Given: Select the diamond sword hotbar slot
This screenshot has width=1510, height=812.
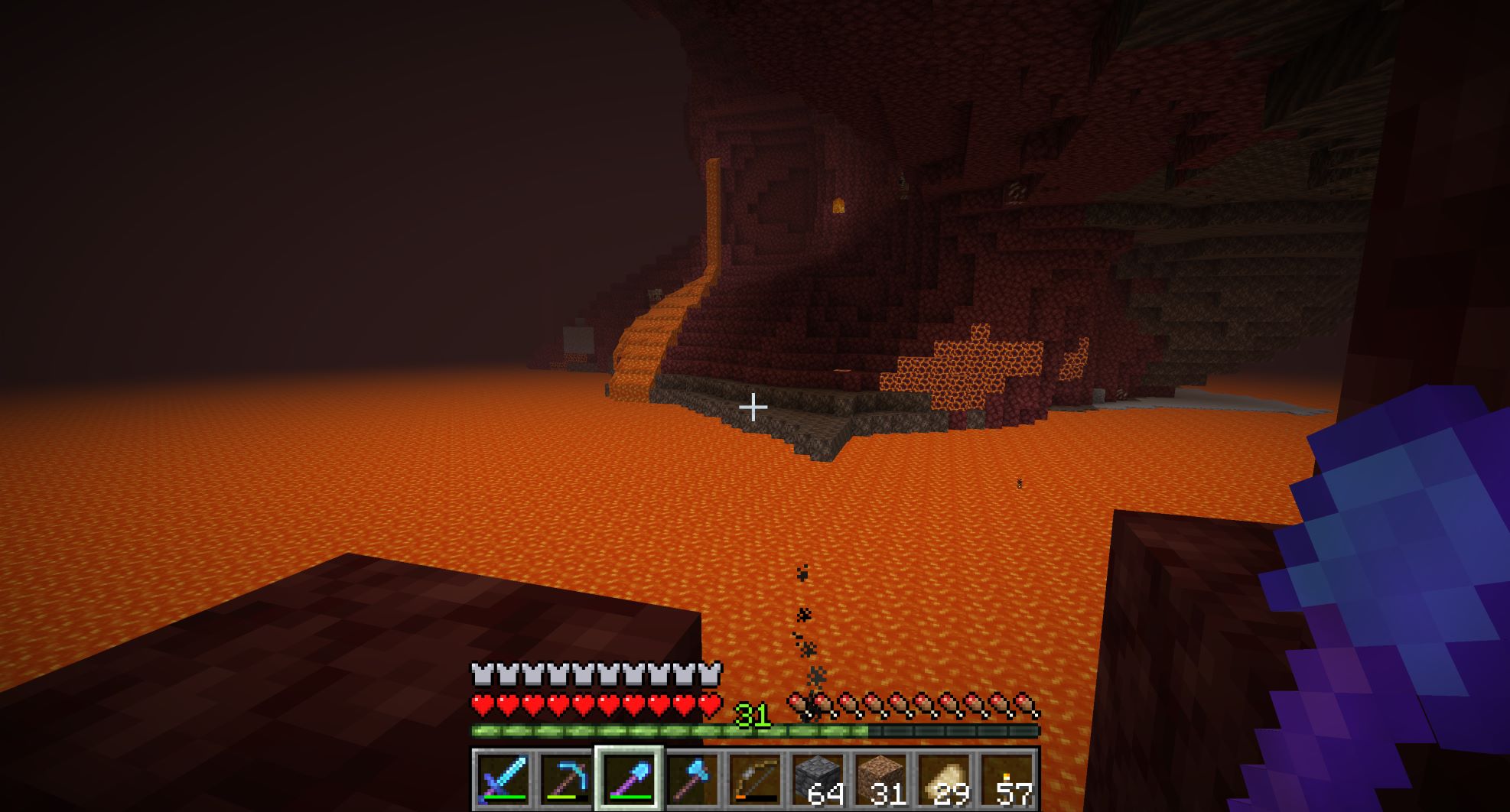Looking at the screenshot, I should (503, 779).
